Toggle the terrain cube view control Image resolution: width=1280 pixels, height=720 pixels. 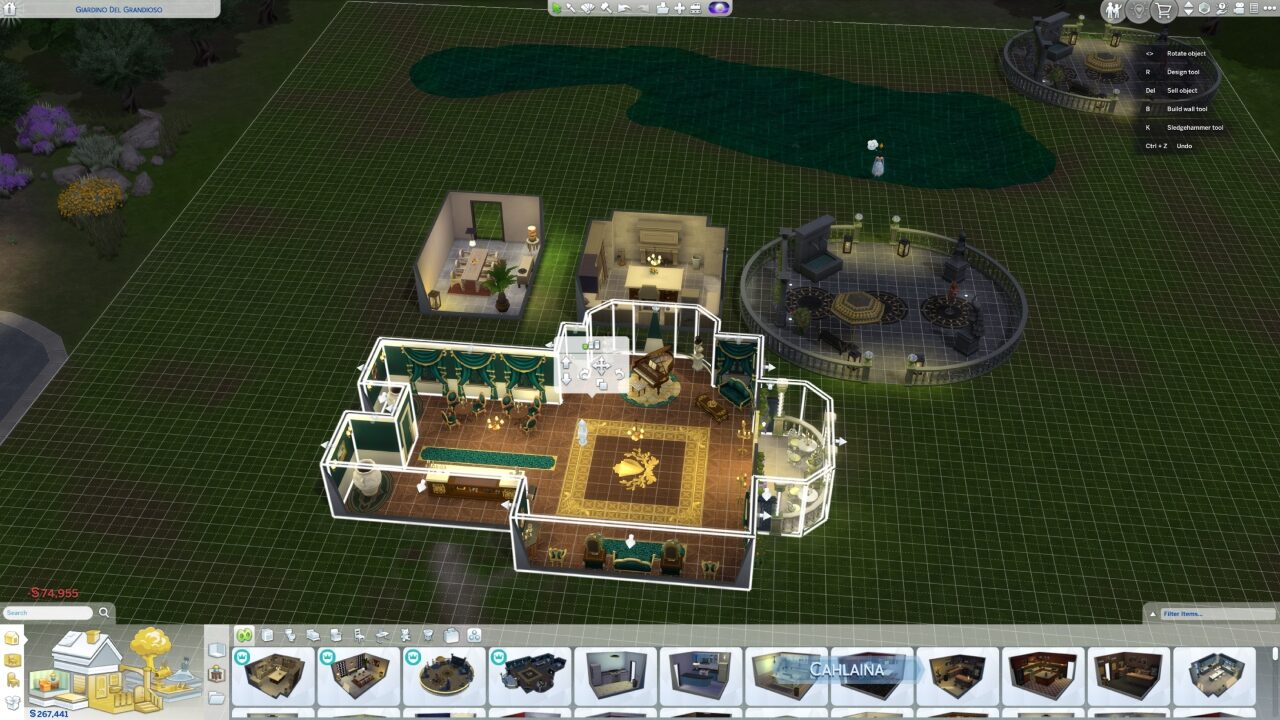pyautogui.click(x=1203, y=9)
